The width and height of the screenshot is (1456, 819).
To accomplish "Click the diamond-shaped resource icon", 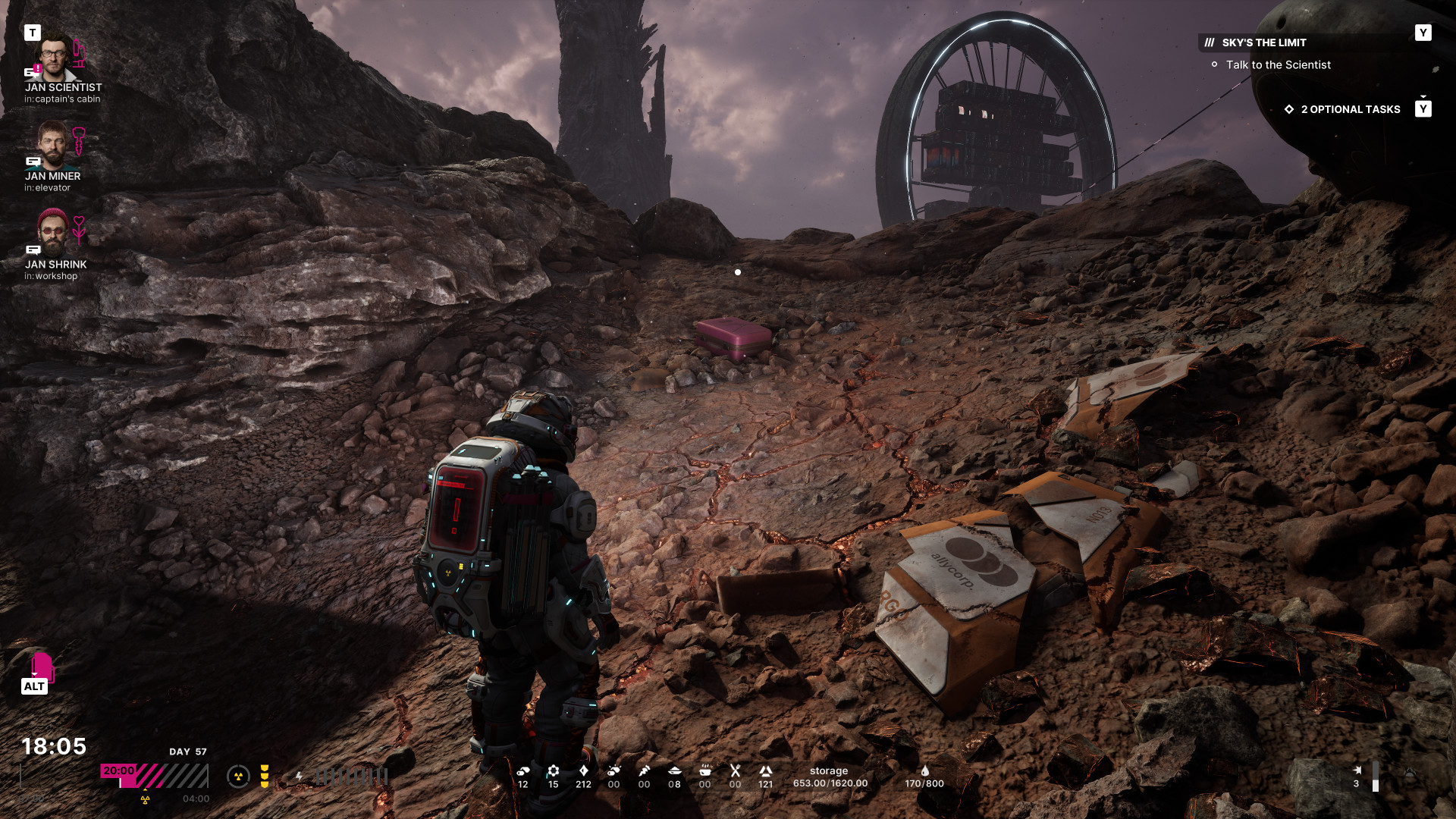I will (583, 770).
